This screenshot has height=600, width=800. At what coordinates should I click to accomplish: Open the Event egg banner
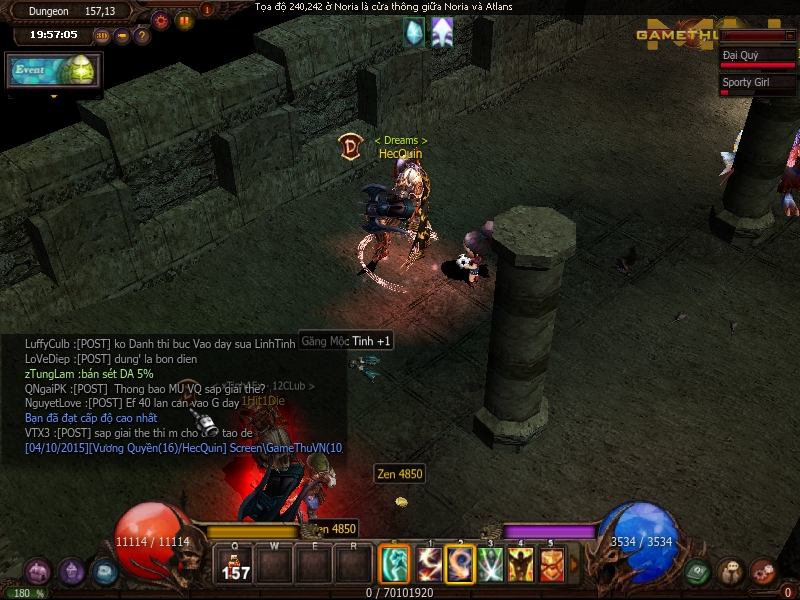pyautogui.click(x=55, y=70)
